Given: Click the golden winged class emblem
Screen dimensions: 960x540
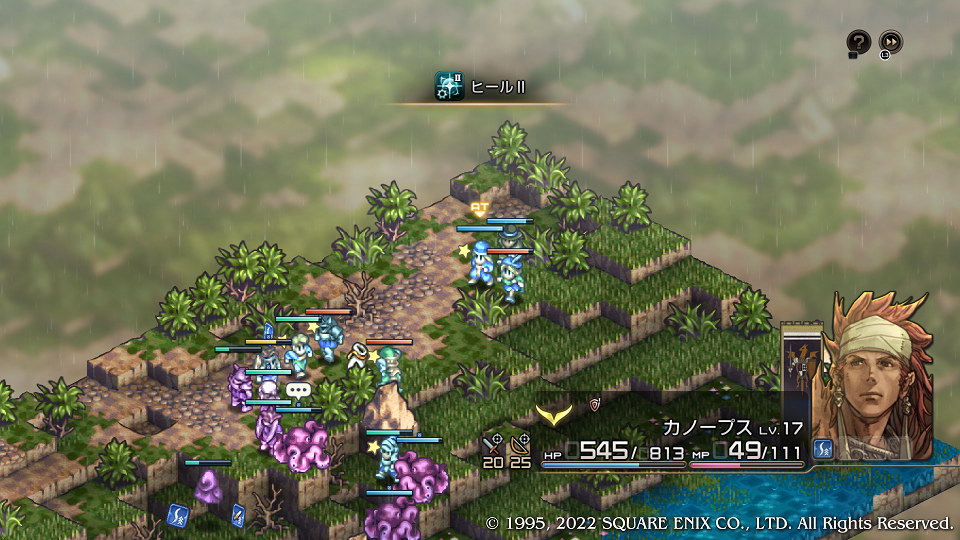Looking at the screenshot, I should [x=552, y=411].
